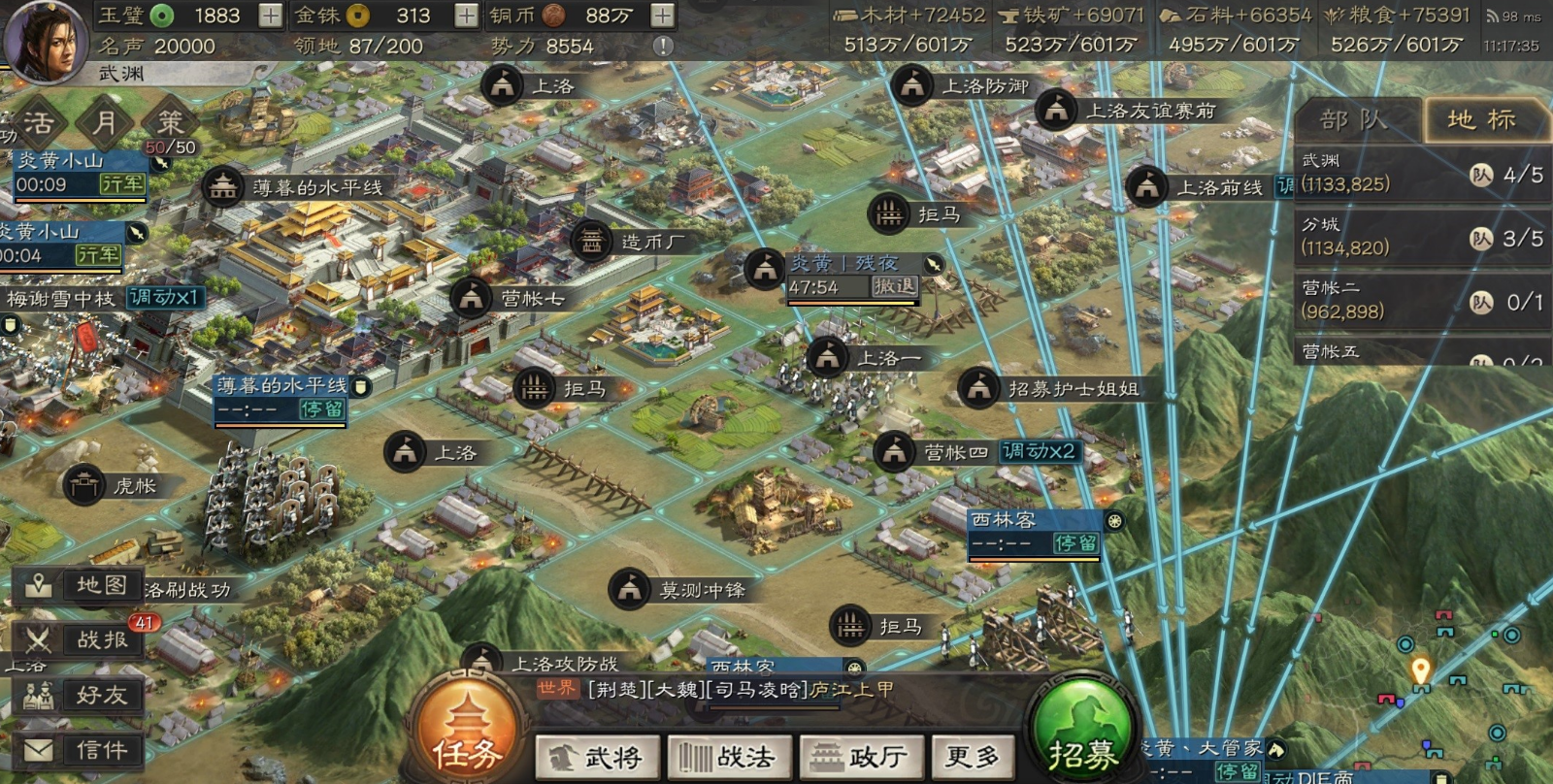The image size is (1553, 784).
Task: Select the 分城 landmark row
Action: 1421,237
